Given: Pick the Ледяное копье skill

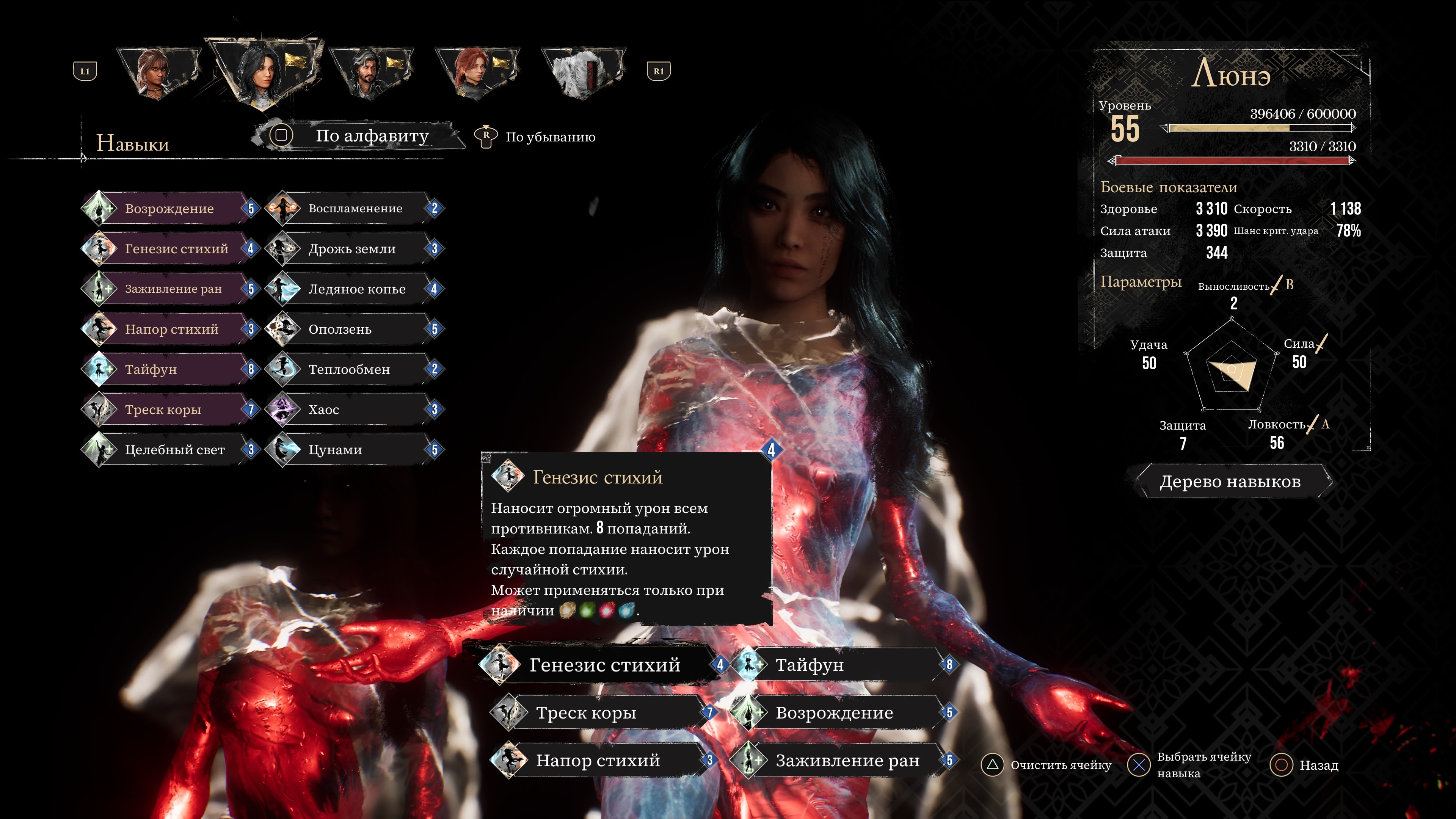Looking at the screenshot, I should [x=357, y=289].
